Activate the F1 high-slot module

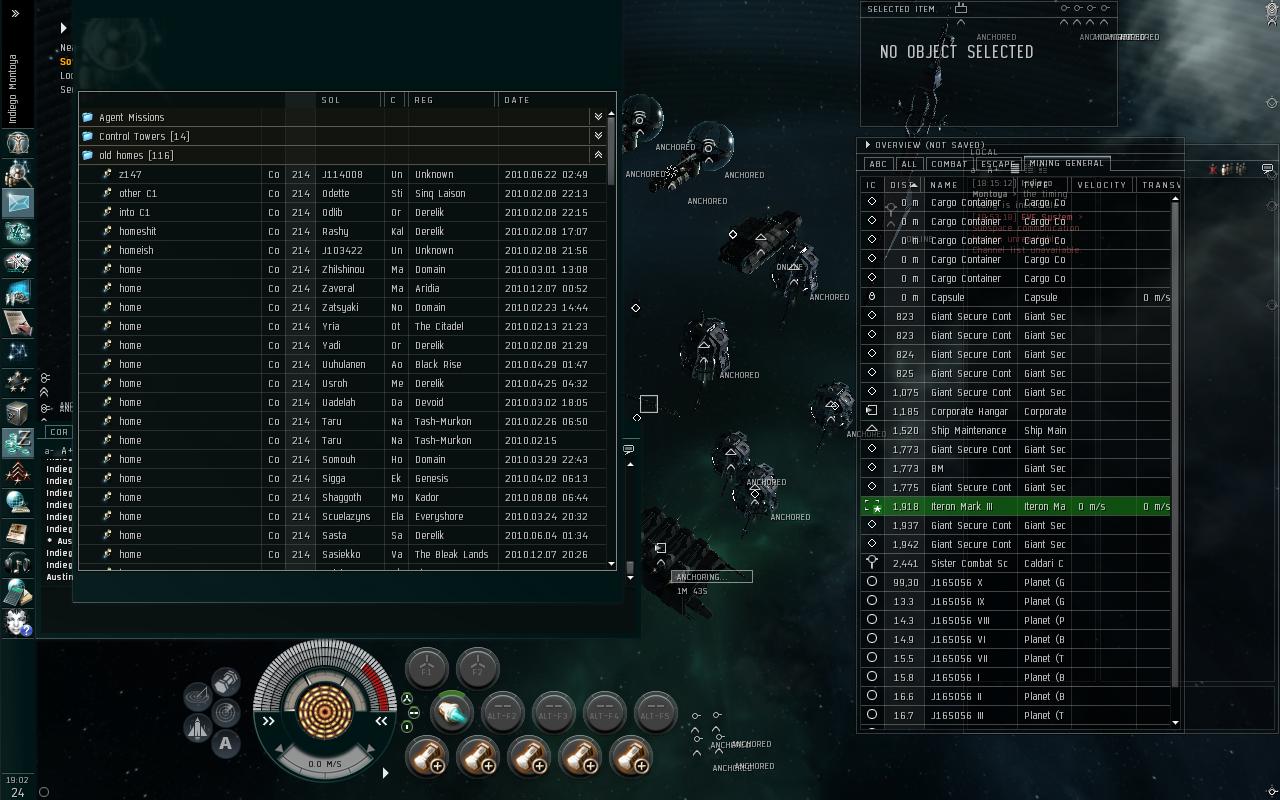pos(427,668)
